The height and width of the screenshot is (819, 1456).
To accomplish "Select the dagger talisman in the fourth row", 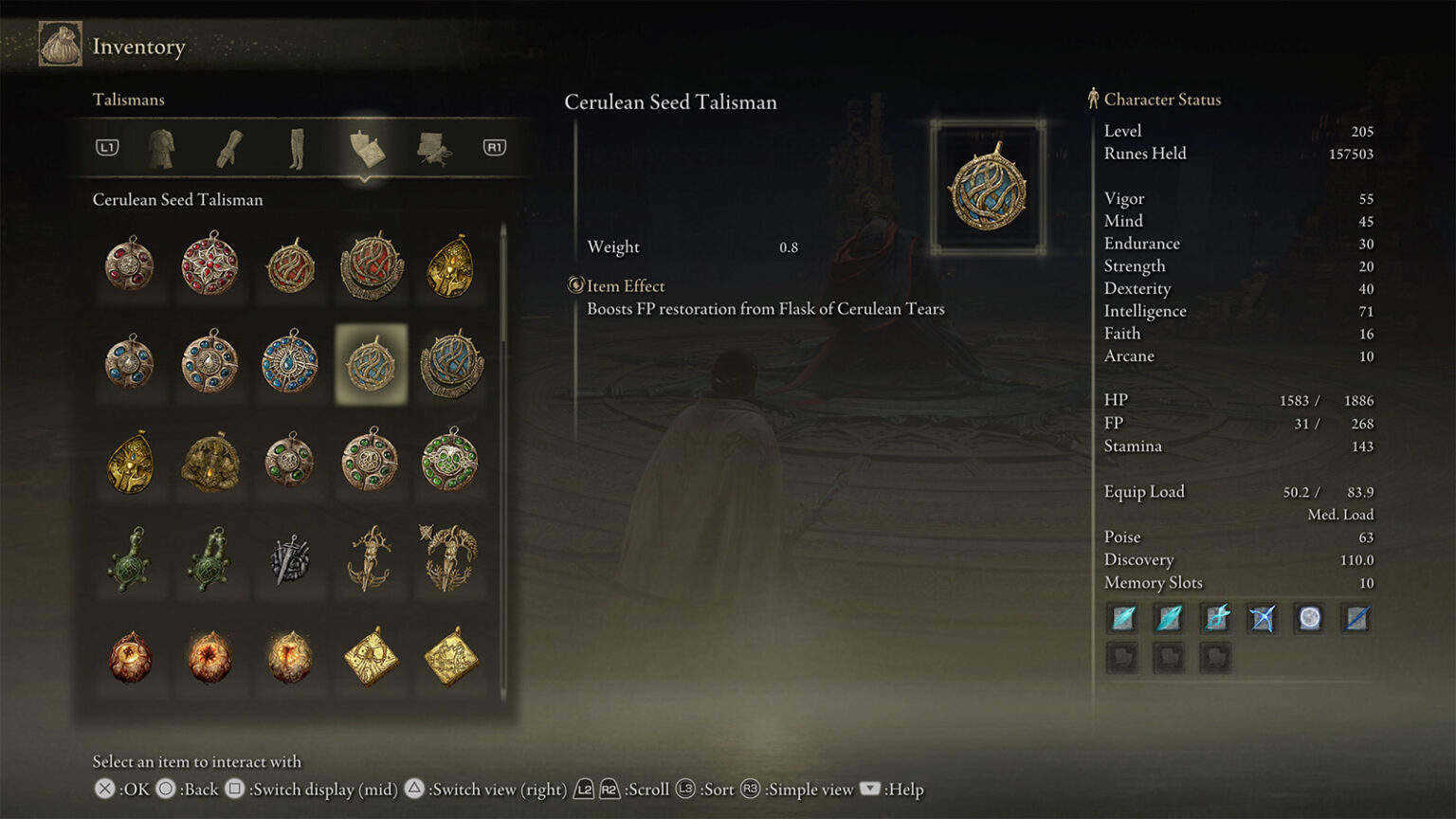I will (289, 560).
